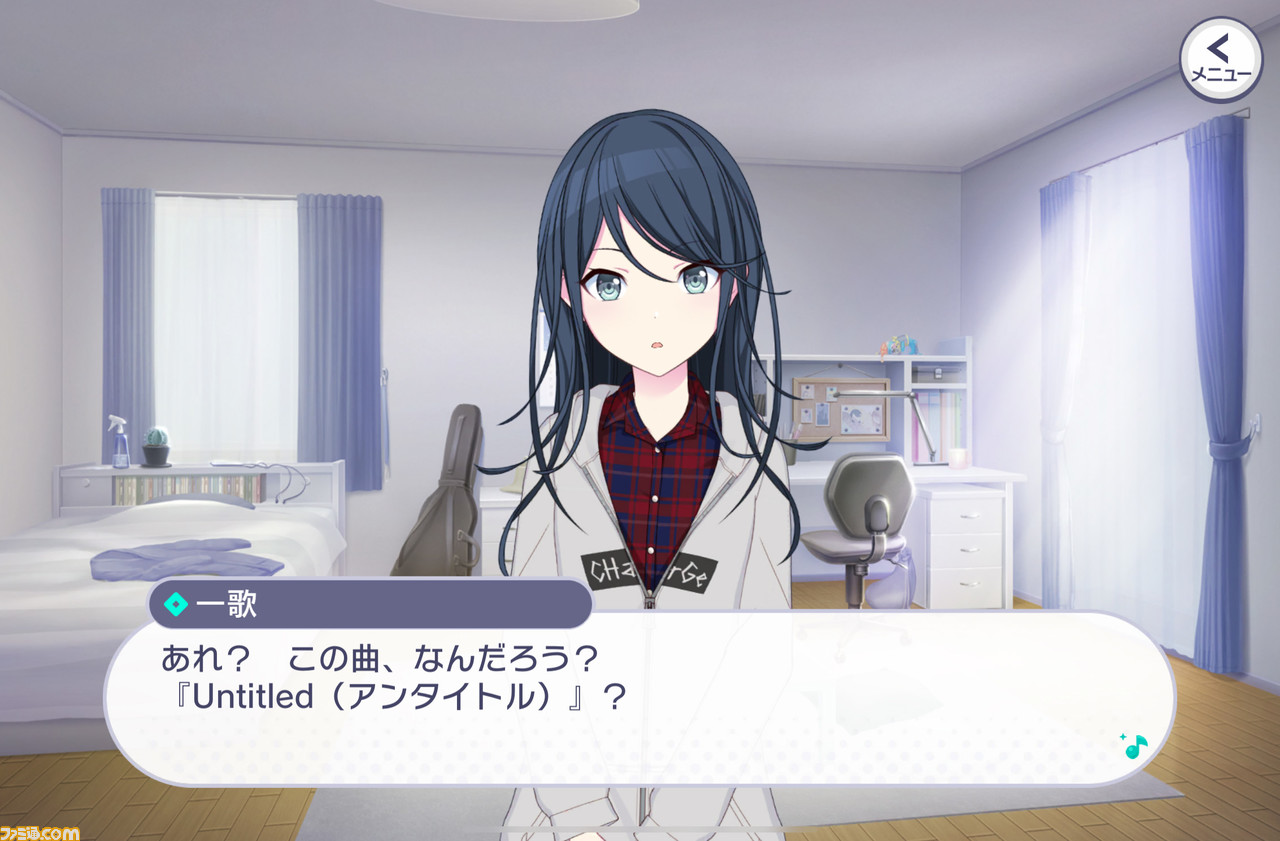Click the back chevron inside the menu button

point(1216,47)
